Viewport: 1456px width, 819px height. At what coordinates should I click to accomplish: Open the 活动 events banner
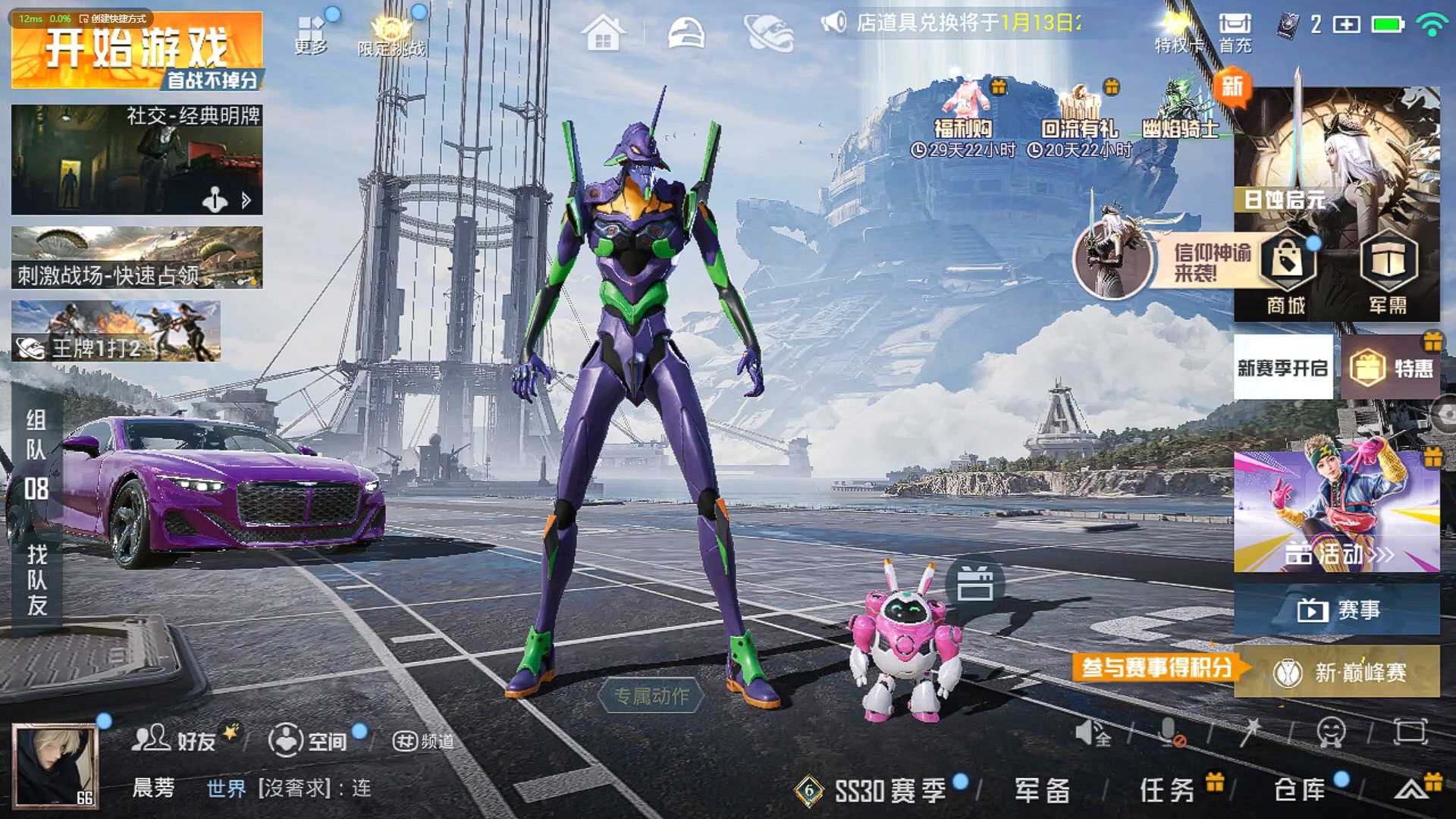[1336, 511]
